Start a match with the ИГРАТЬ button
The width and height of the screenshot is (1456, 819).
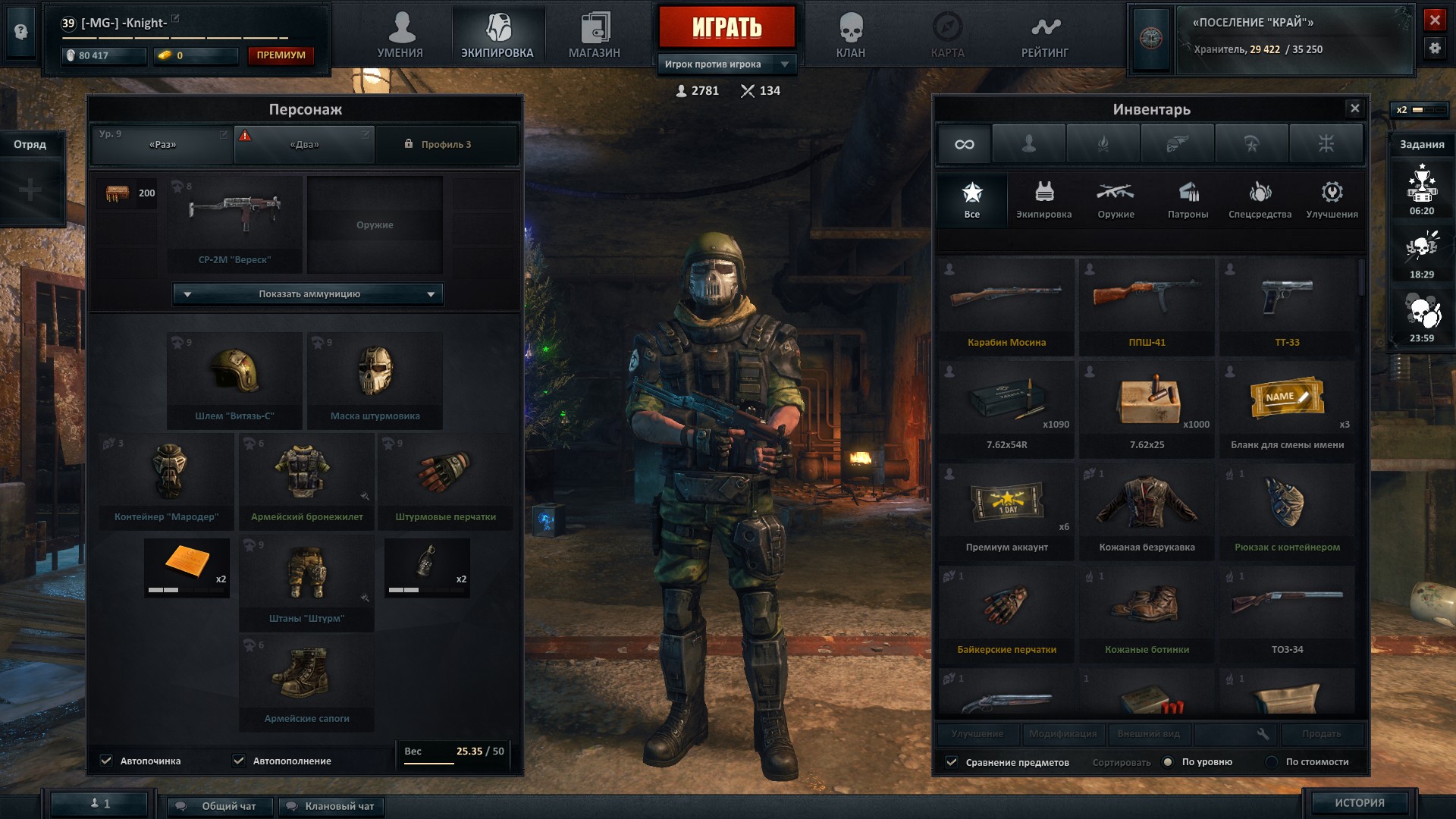point(726,28)
